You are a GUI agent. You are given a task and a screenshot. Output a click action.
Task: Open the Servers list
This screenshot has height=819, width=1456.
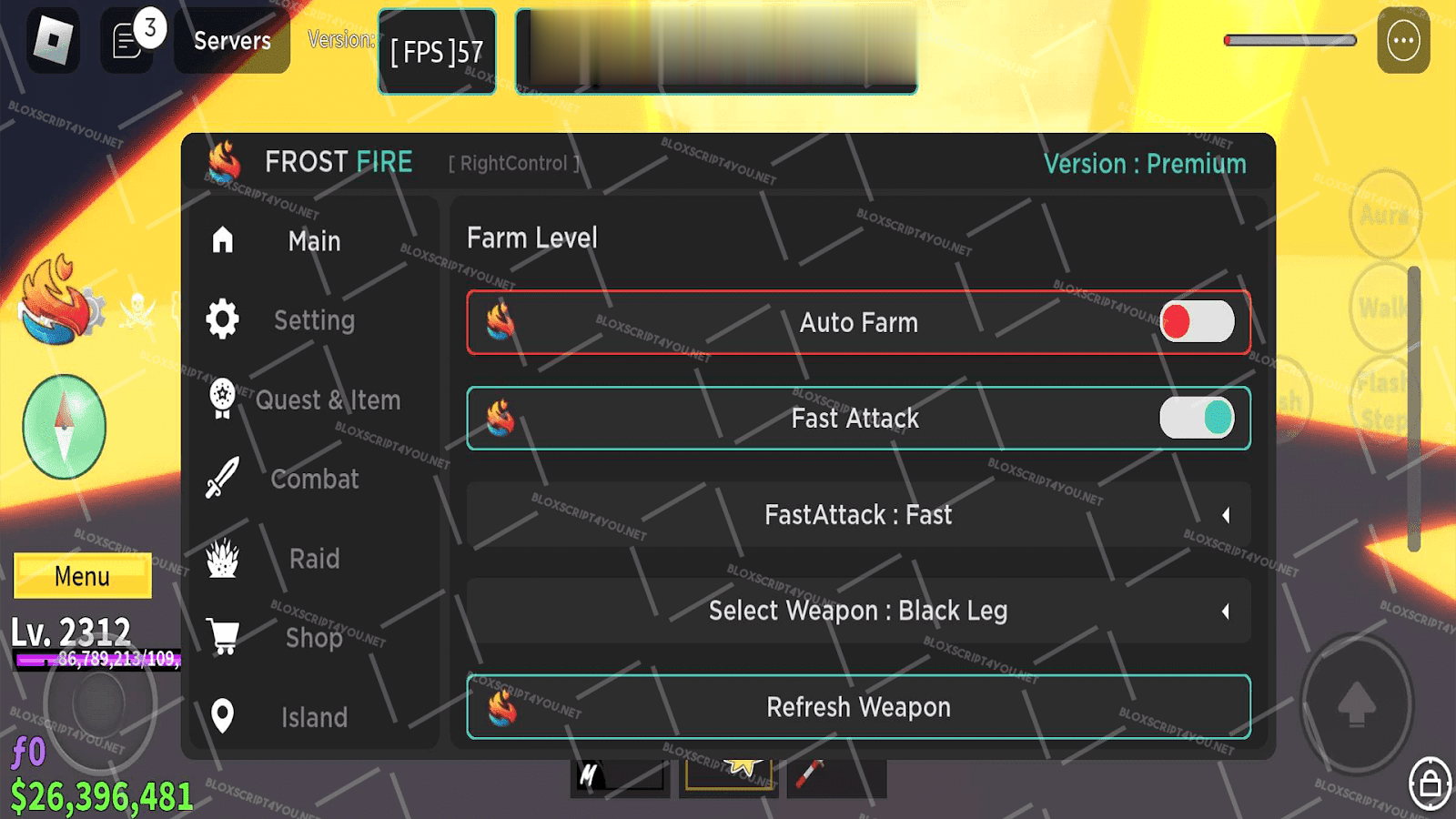click(232, 41)
